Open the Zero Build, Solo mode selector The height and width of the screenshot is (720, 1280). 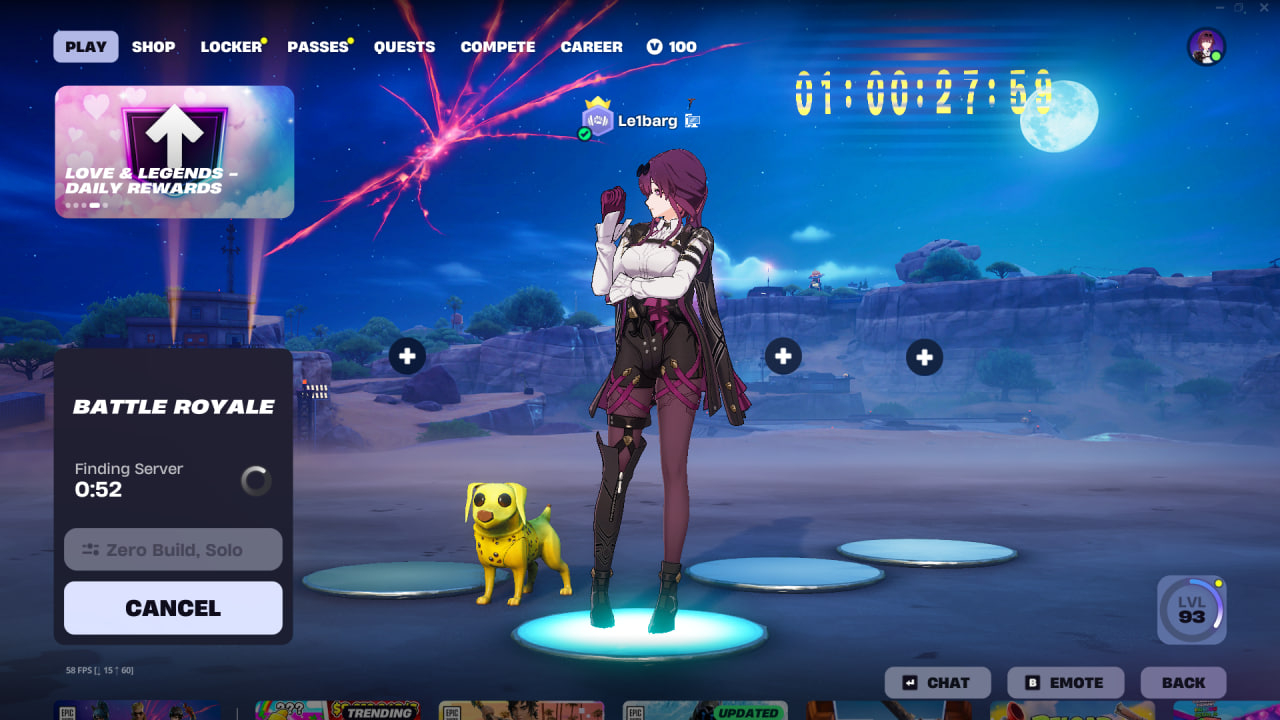coord(173,549)
